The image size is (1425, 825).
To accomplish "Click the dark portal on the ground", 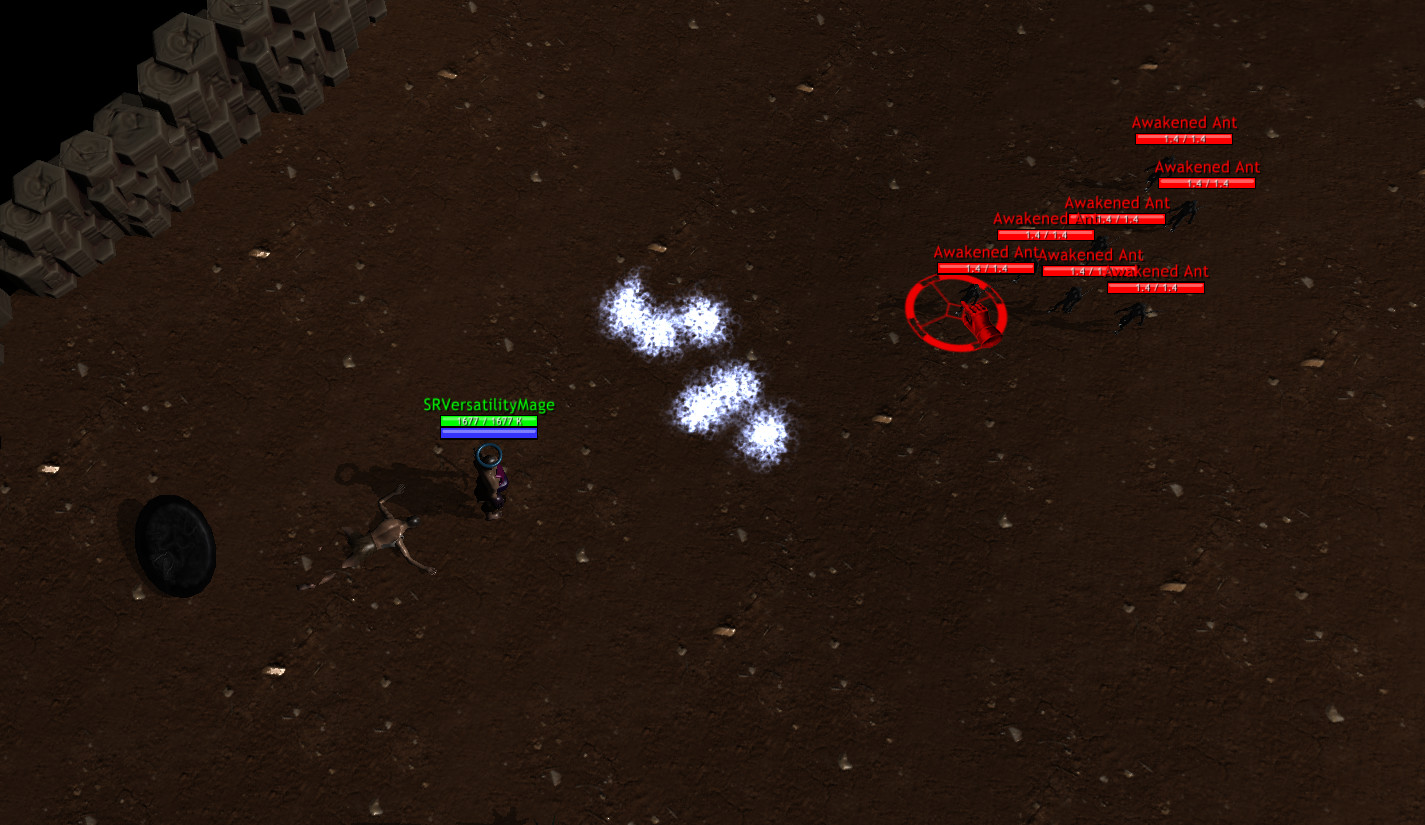I will [175, 545].
